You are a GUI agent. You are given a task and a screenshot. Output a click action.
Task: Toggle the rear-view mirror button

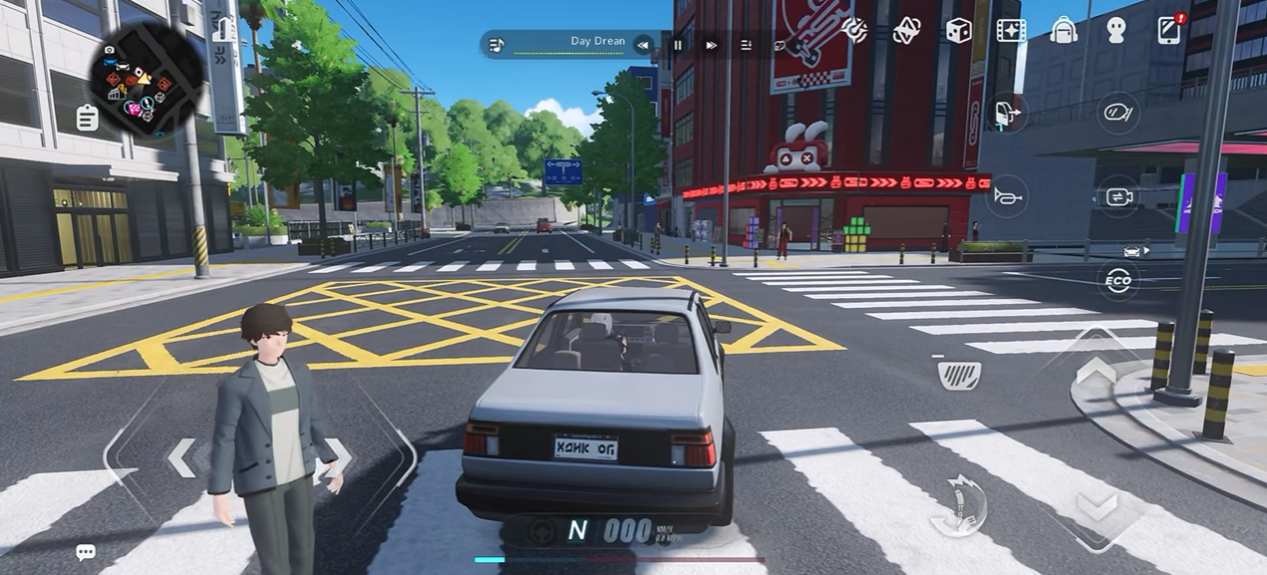coord(1118,112)
